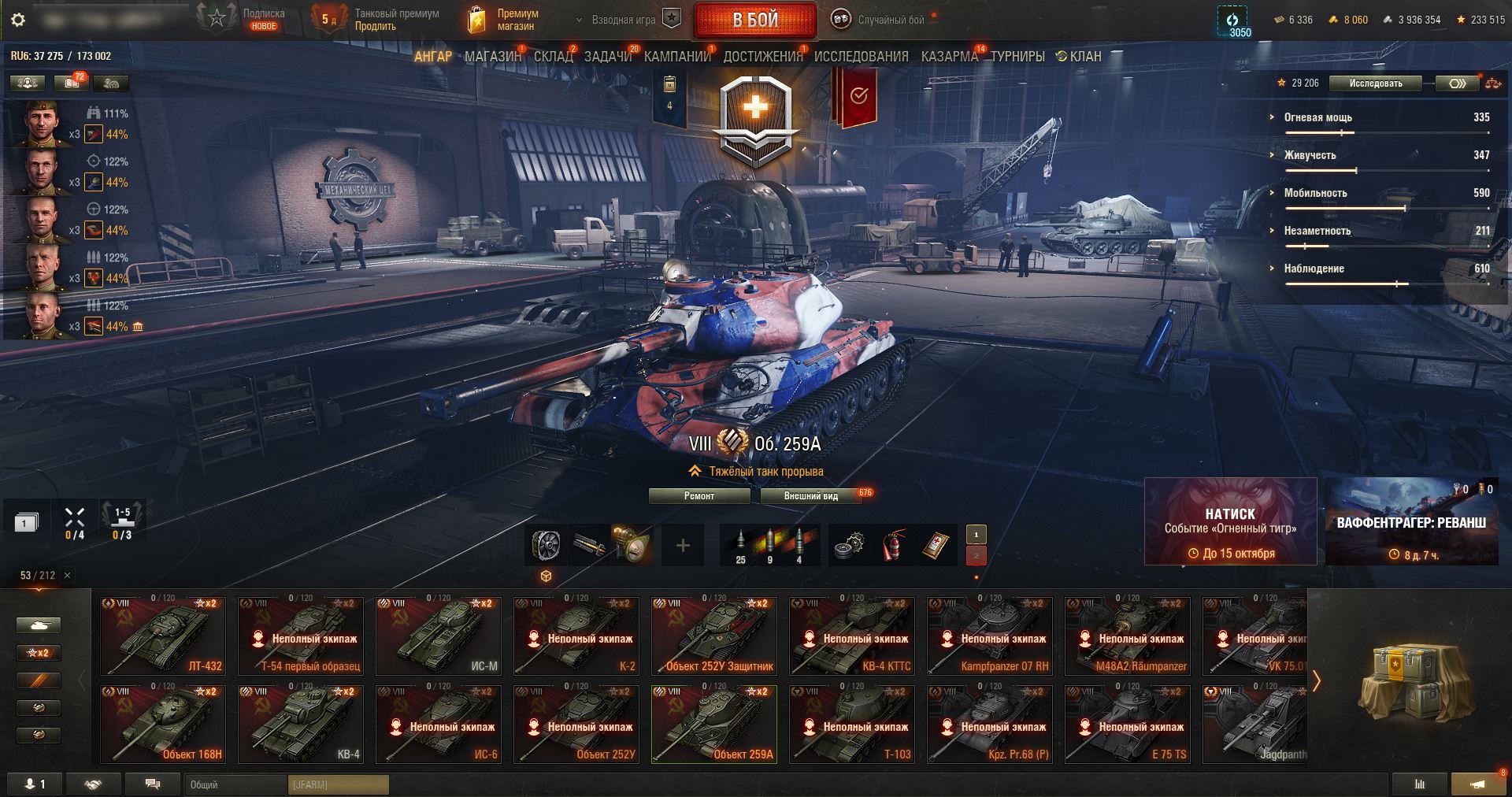The height and width of the screenshot is (797, 1512).
Task: Click the Исследовать button
Action: pyautogui.click(x=1375, y=83)
